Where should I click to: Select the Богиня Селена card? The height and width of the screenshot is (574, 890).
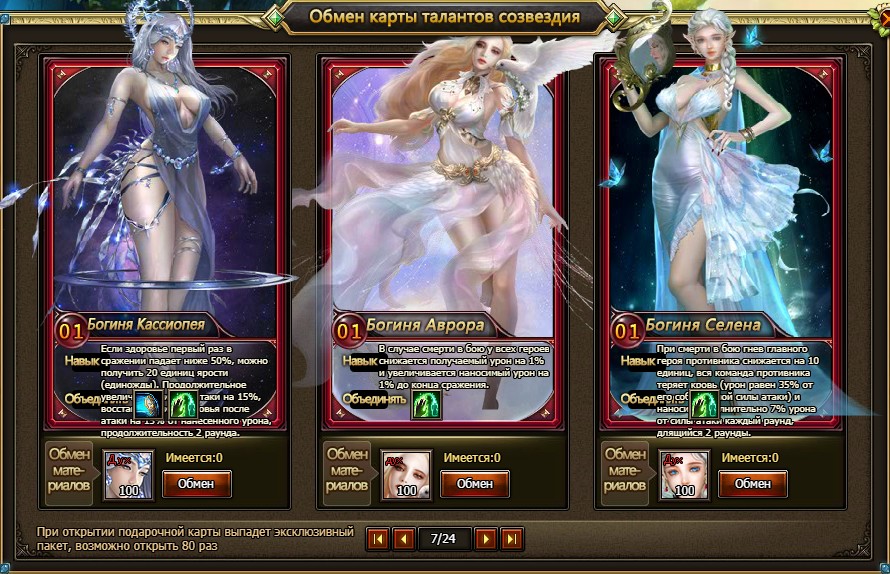coord(720,200)
